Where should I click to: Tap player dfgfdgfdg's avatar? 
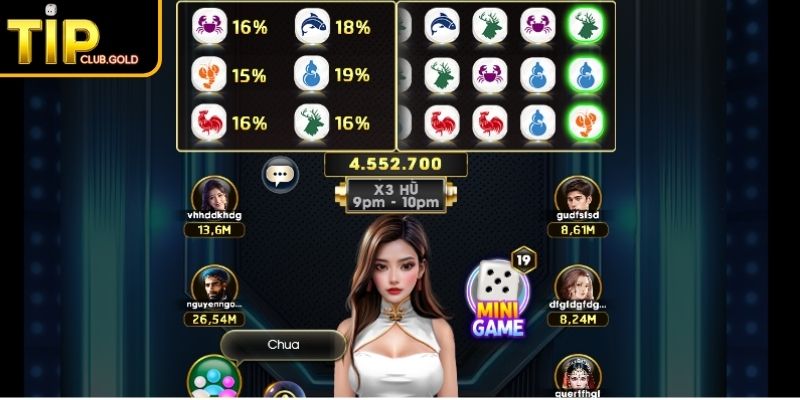pyautogui.click(x=578, y=287)
